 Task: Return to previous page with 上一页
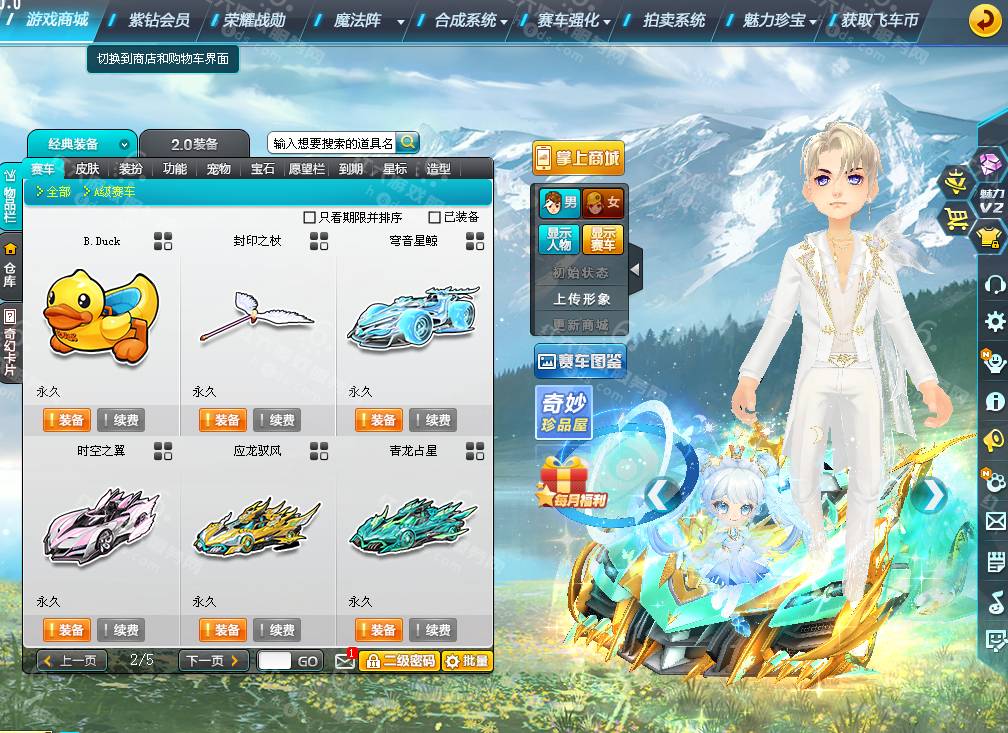point(72,661)
